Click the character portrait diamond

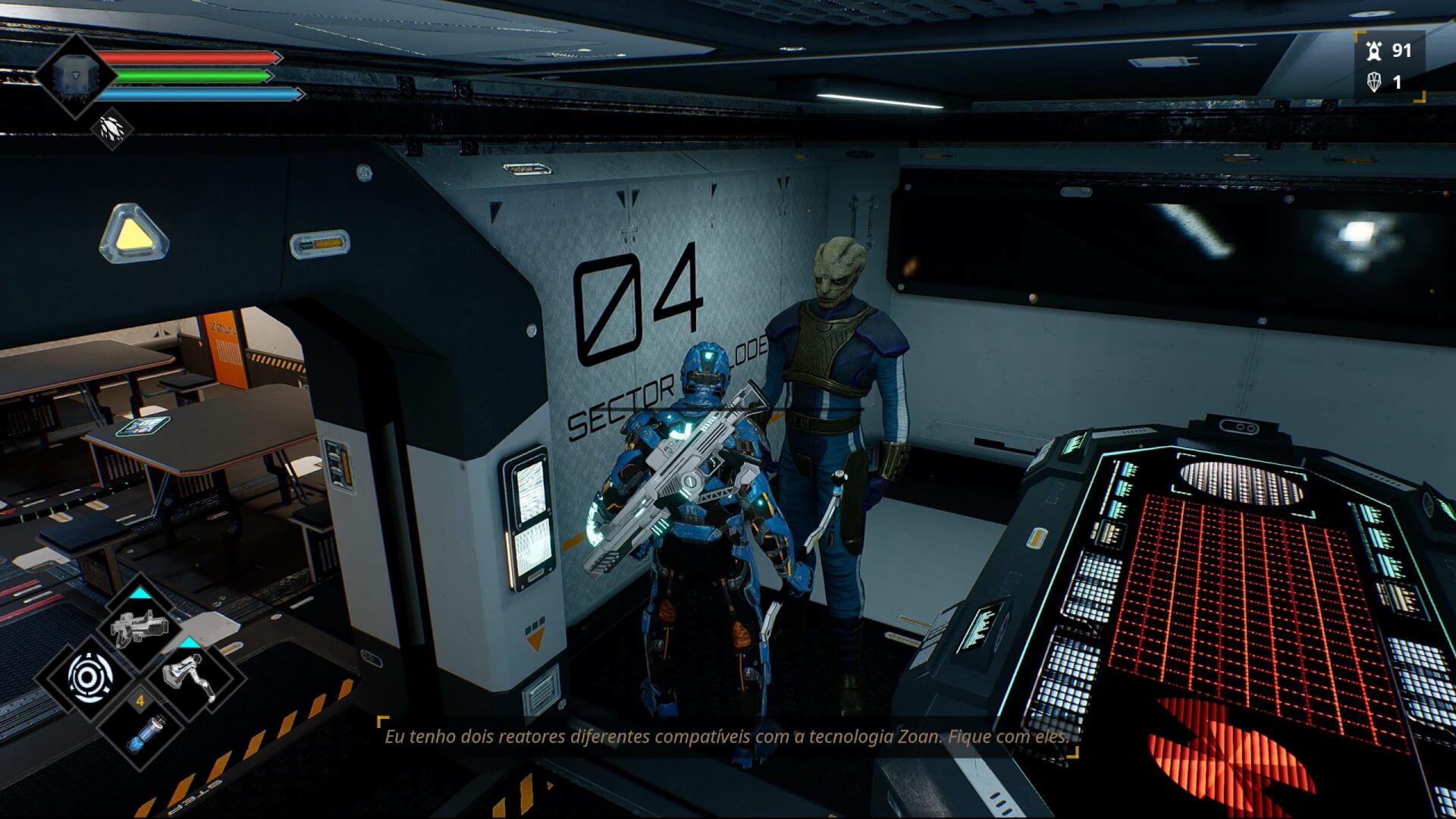pos(74,76)
